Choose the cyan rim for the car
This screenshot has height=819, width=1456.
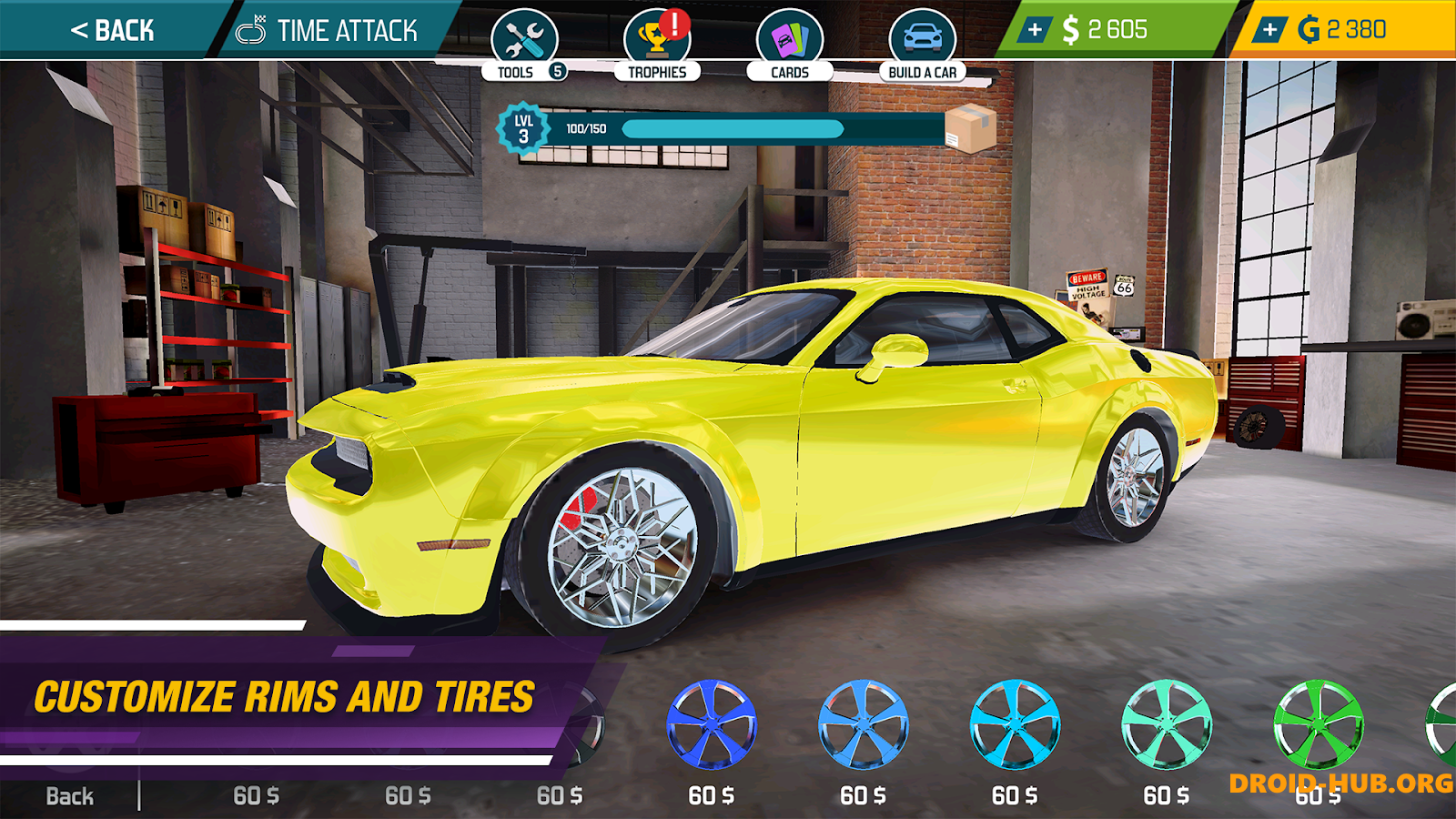tap(1017, 723)
